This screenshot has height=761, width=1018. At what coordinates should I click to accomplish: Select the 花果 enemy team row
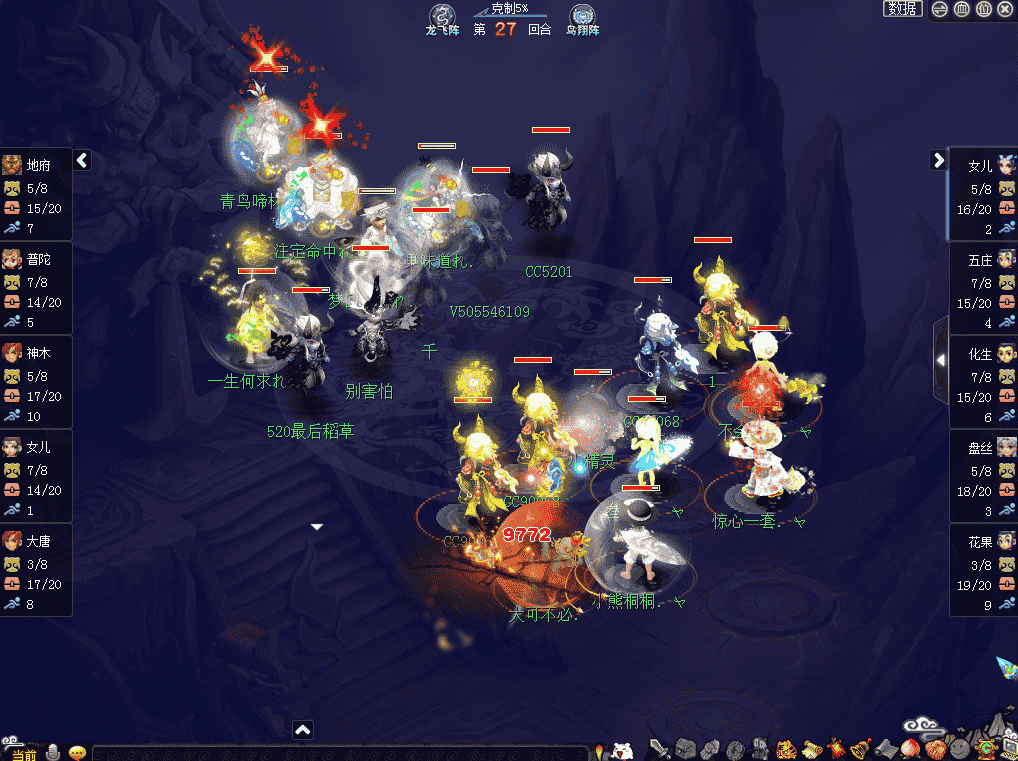pyautogui.click(x=983, y=572)
